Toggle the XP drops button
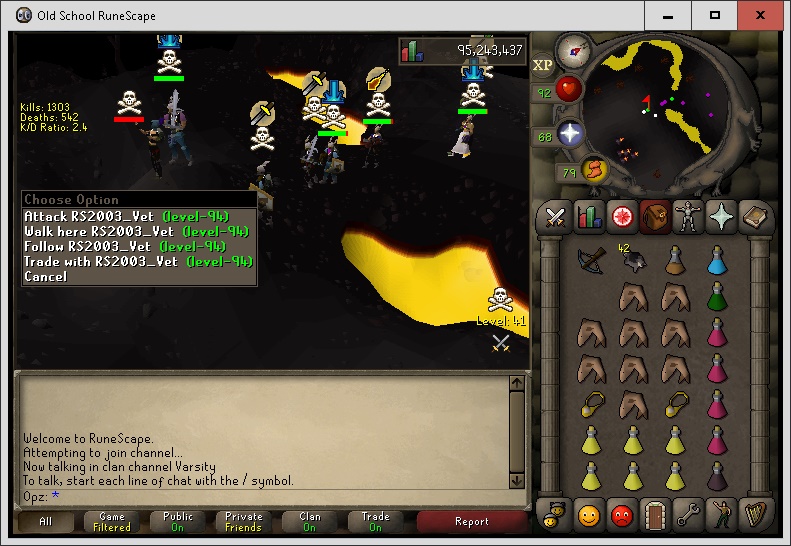Image resolution: width=791 pixels, height=546 pixels. 543,65
